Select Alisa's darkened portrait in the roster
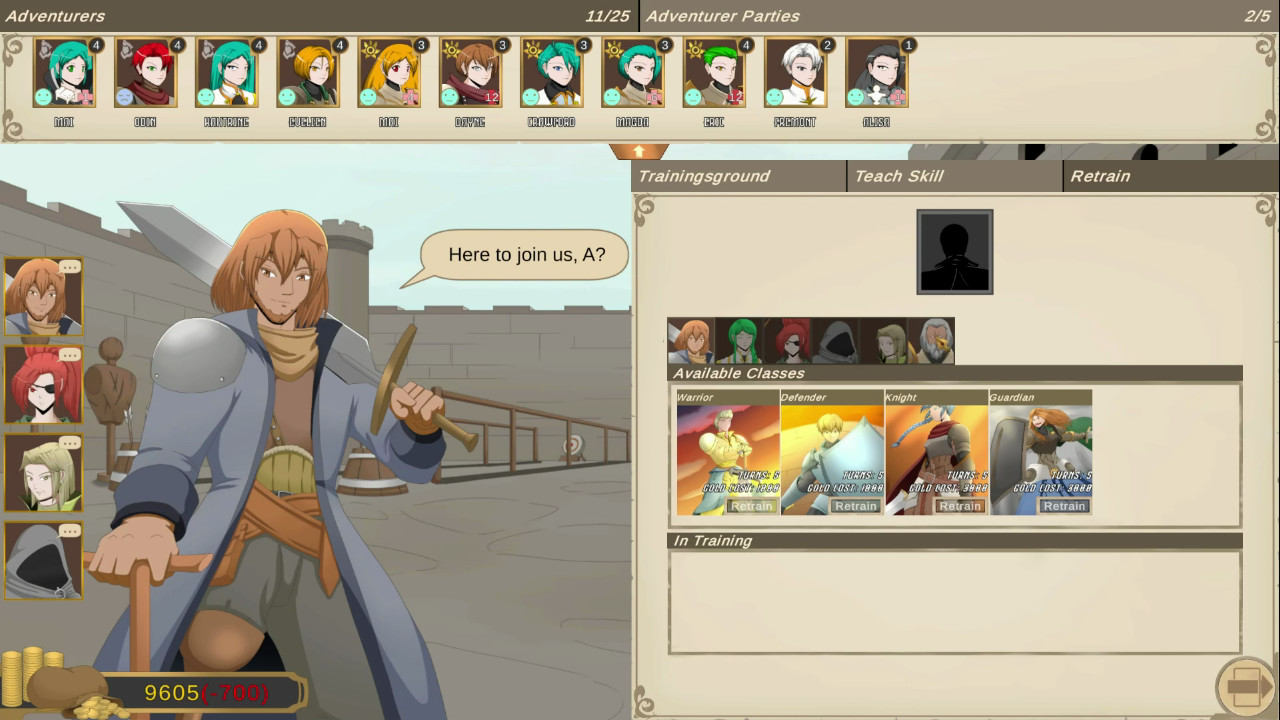 (876, 72)
